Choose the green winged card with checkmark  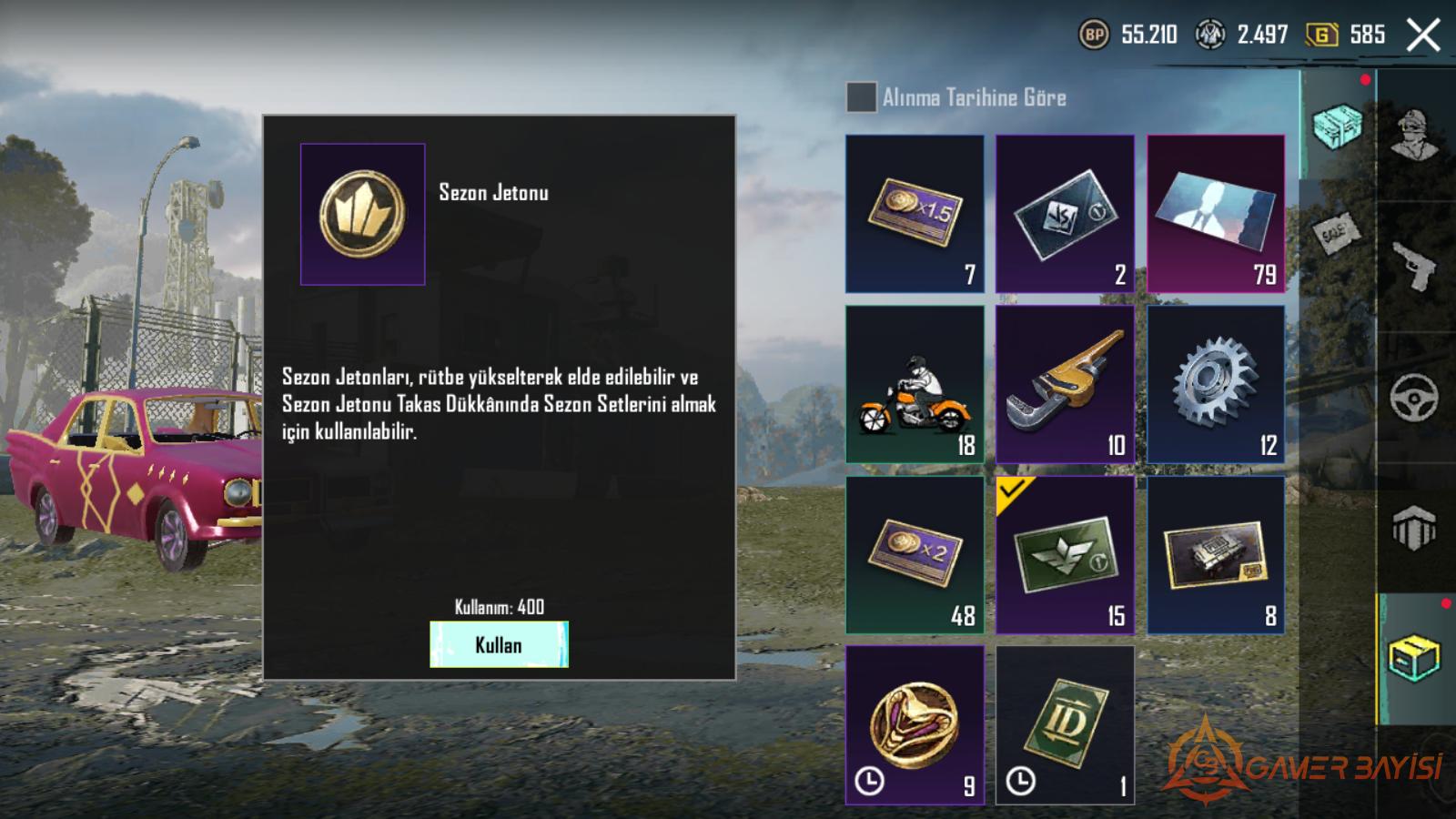1065,554
